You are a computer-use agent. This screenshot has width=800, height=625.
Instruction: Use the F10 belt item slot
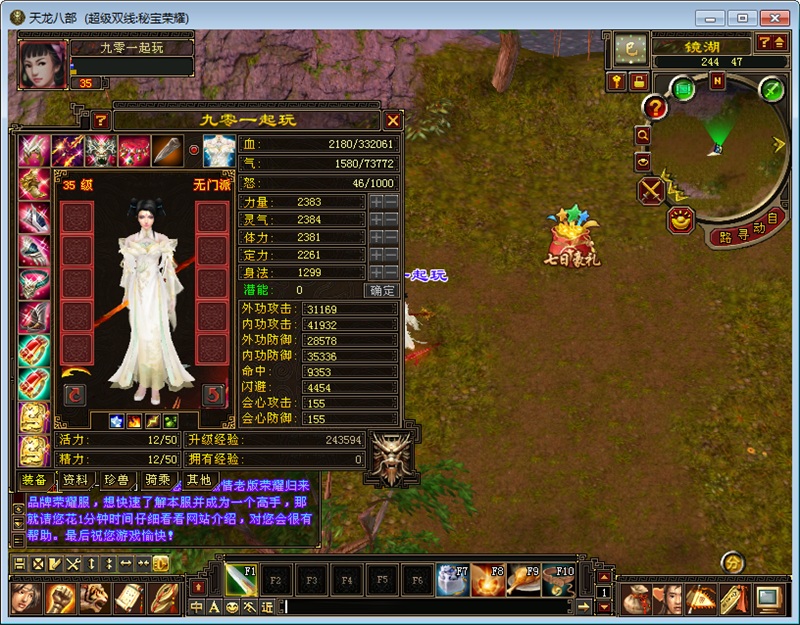(556, 578)
